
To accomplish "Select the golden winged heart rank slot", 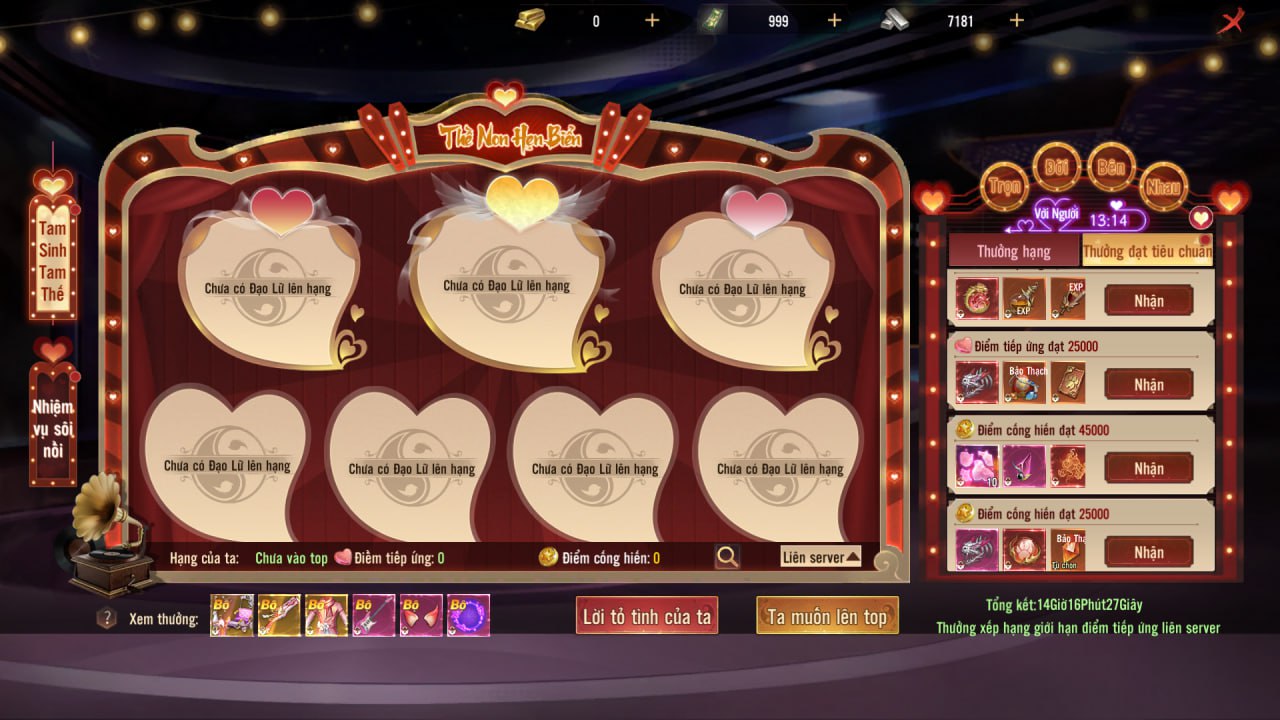I will (506, 283).
